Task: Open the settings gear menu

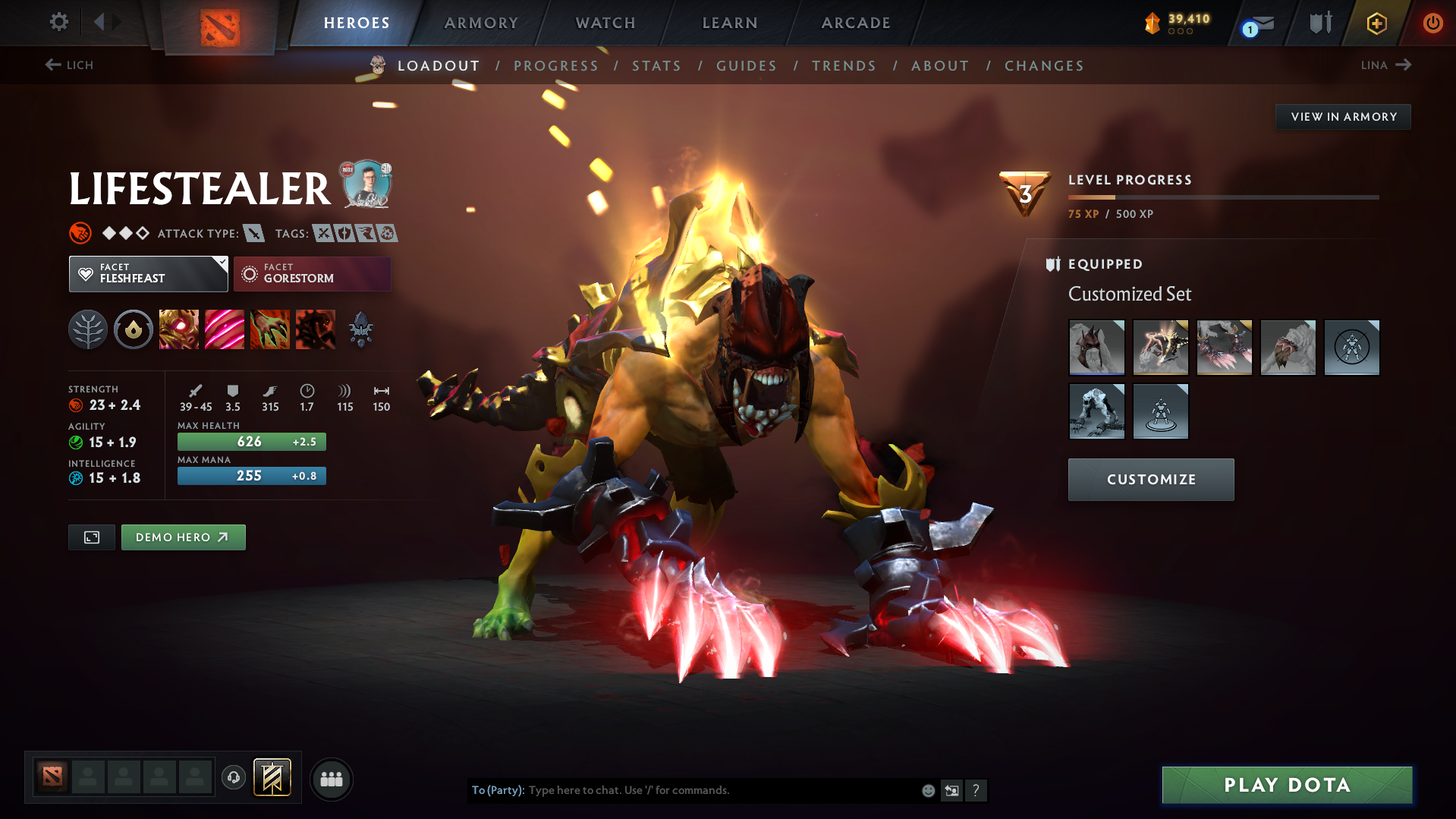Action: coord(58,22)
